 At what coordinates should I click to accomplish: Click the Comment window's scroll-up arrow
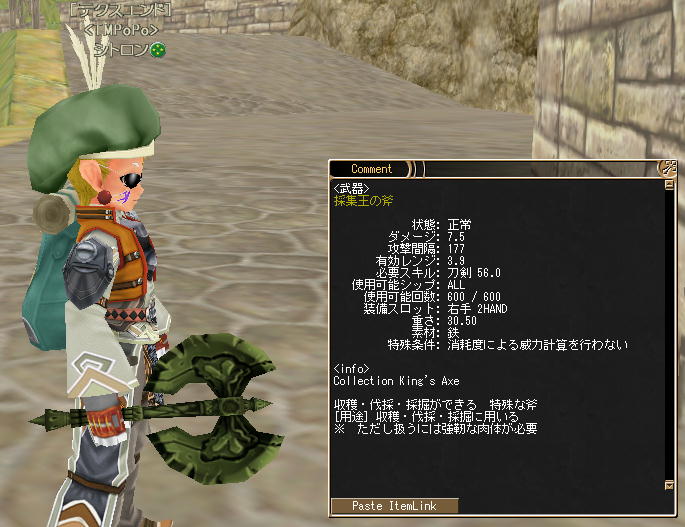pos(668,185)
